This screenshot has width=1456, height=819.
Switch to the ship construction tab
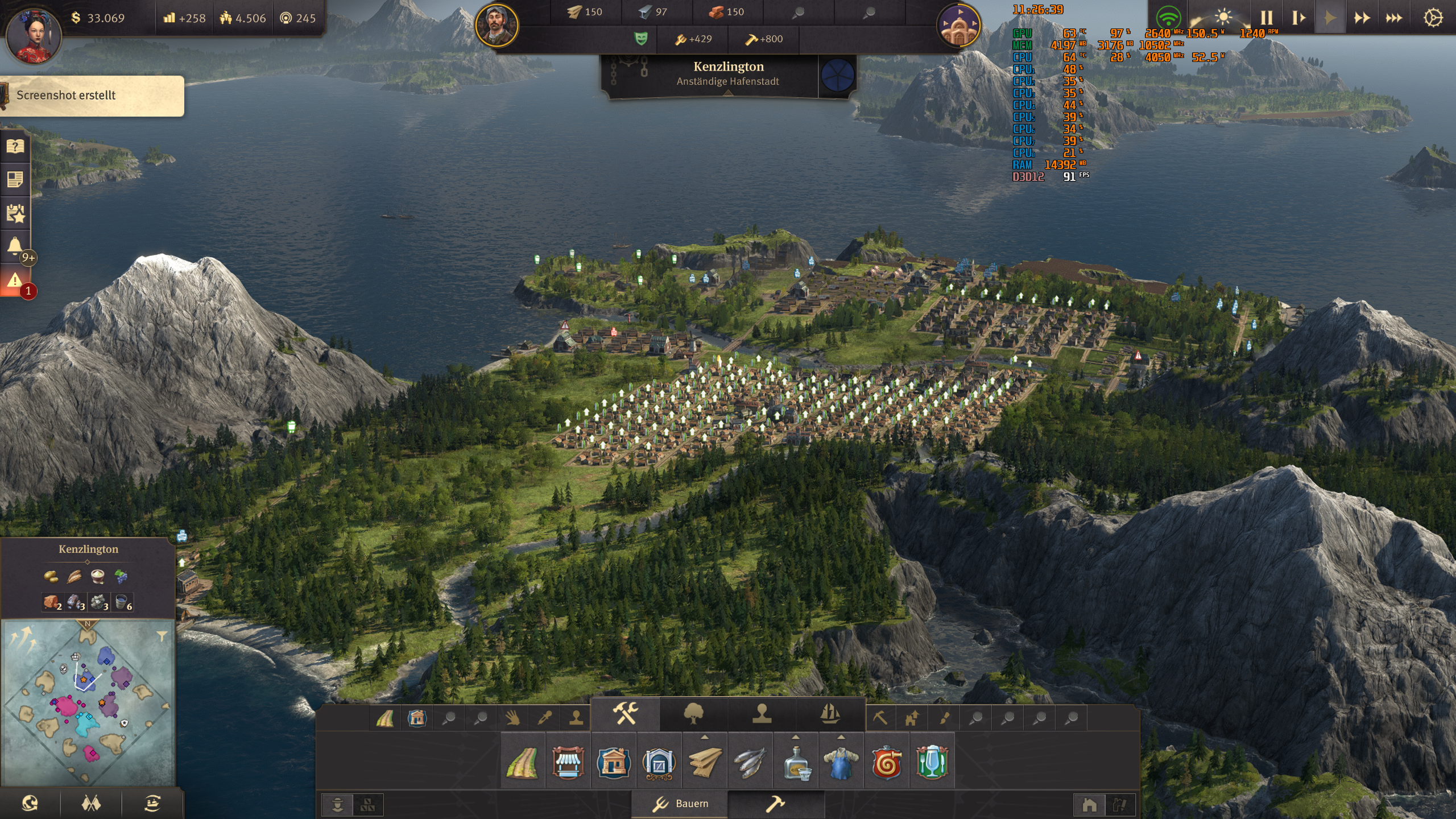tap(830, 713)
